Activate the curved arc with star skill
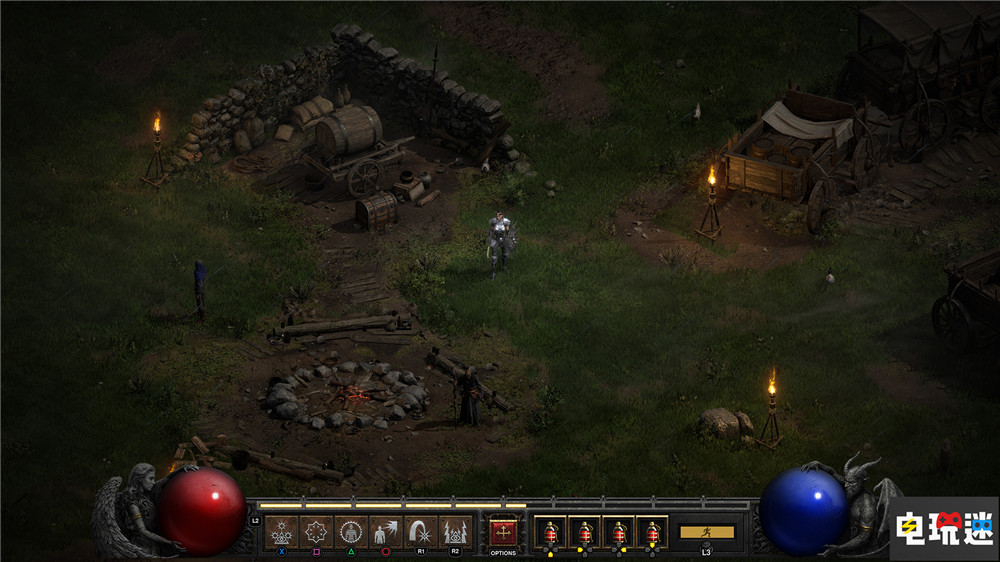The image size is (1000, 562). (x=421, y=531)
